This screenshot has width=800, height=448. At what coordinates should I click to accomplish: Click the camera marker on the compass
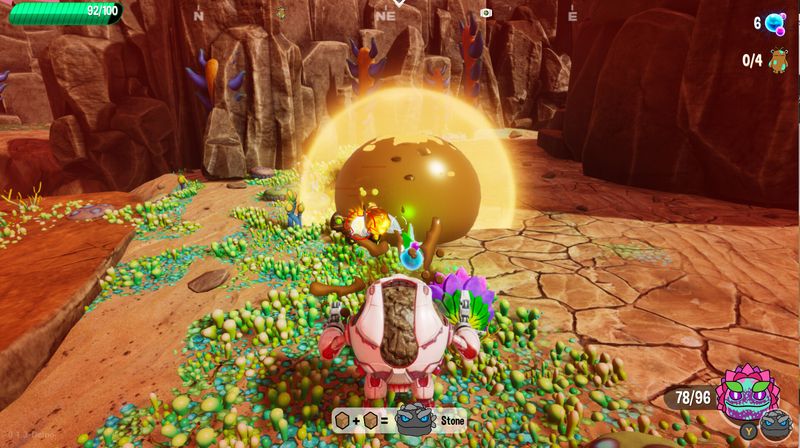click(486, 13)
